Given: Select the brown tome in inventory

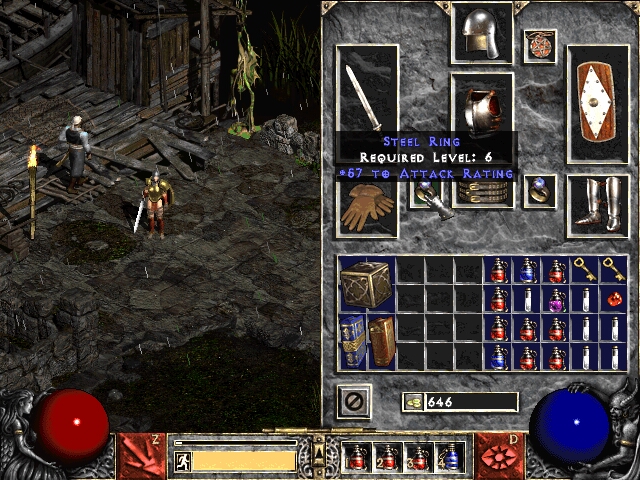Looking at the screenshot, I should point(381,341).
